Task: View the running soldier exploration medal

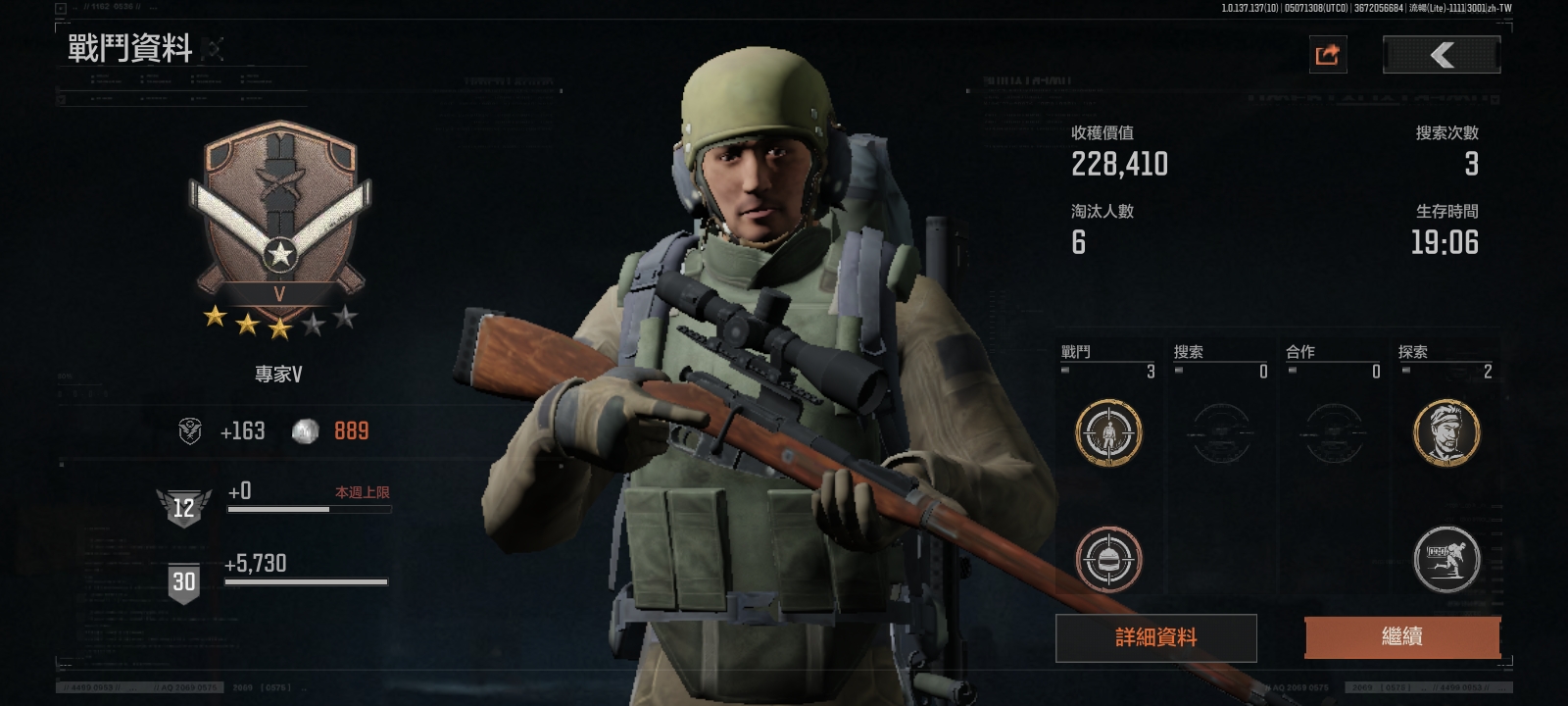Action: [1445, 559]
